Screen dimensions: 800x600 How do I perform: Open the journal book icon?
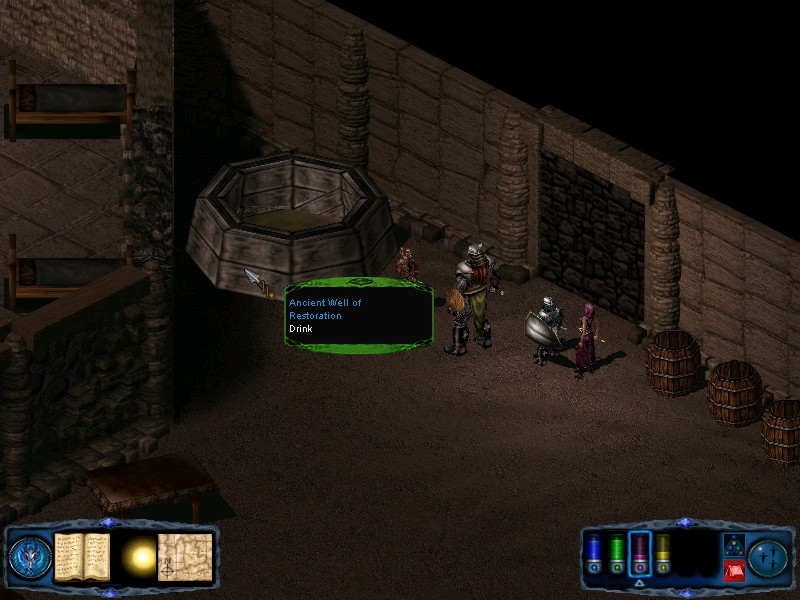click(x=82, y=555)
